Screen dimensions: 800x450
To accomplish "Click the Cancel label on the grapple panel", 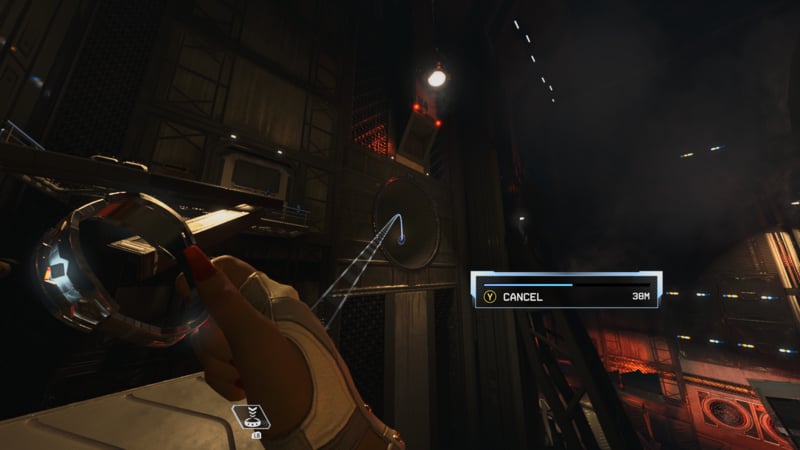I will (522, 297).
